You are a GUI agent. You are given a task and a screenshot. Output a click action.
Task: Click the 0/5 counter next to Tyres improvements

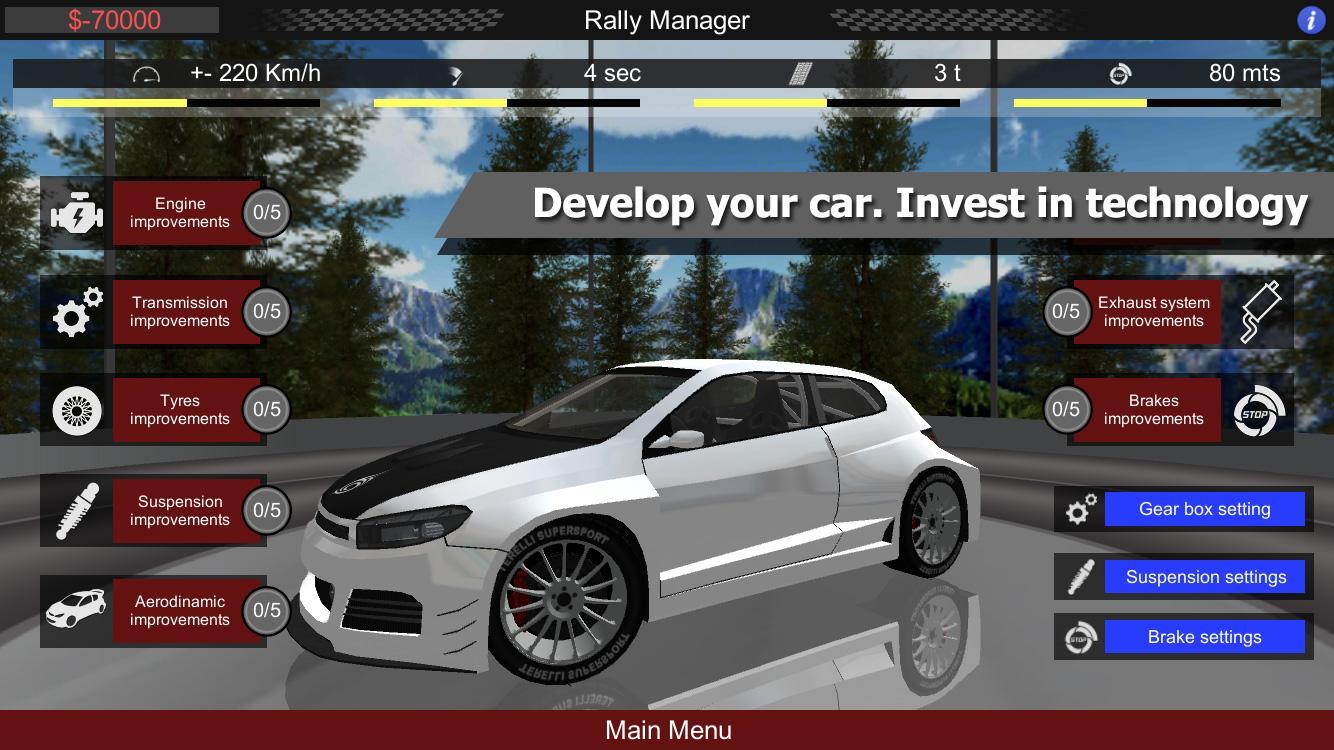266,410
